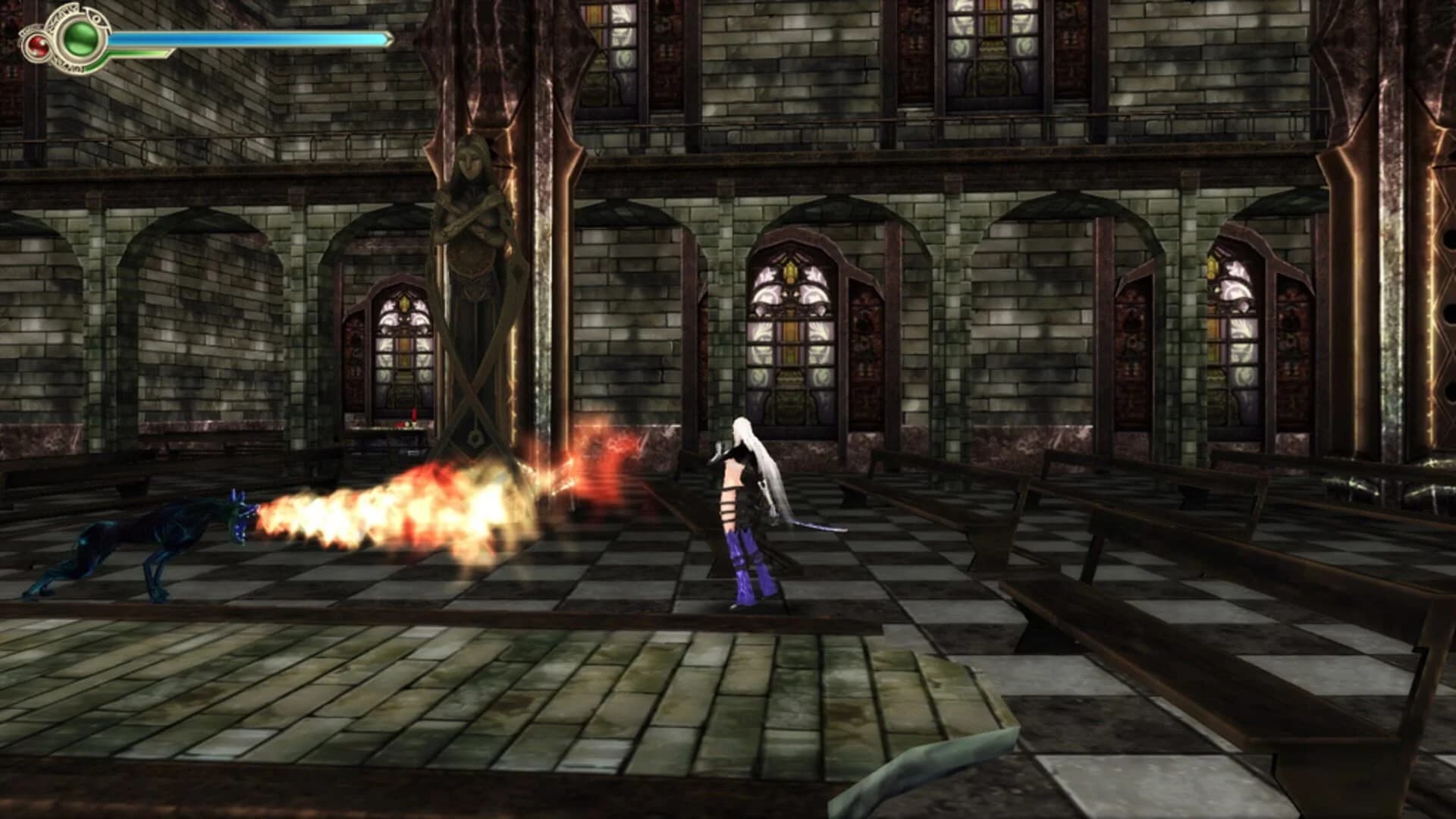This screenshot has height=819, width=1456.
Task: Click the red candle near the altar
Action: point(414,416)
